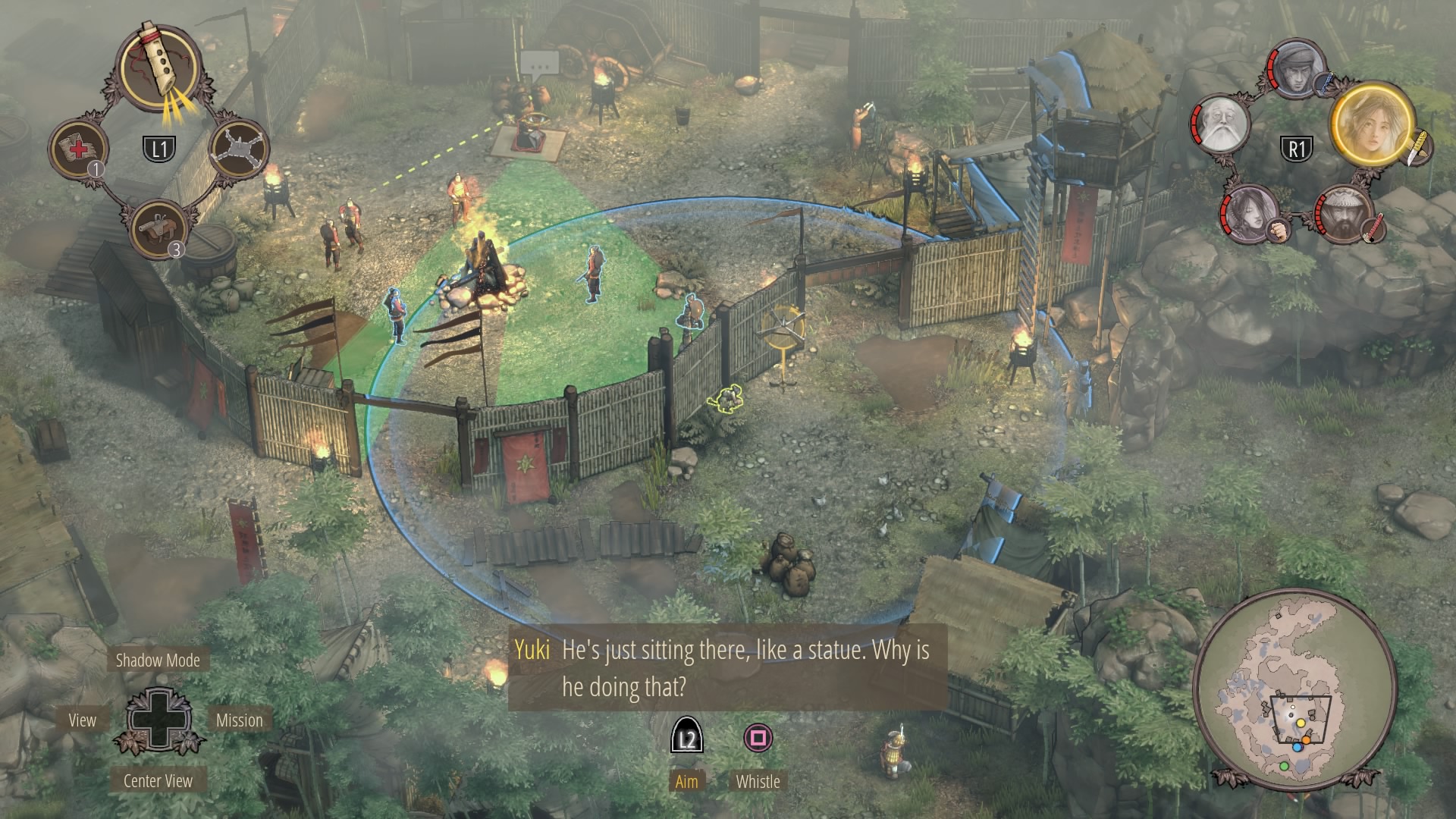Click the Center View label

coord(158,781)
